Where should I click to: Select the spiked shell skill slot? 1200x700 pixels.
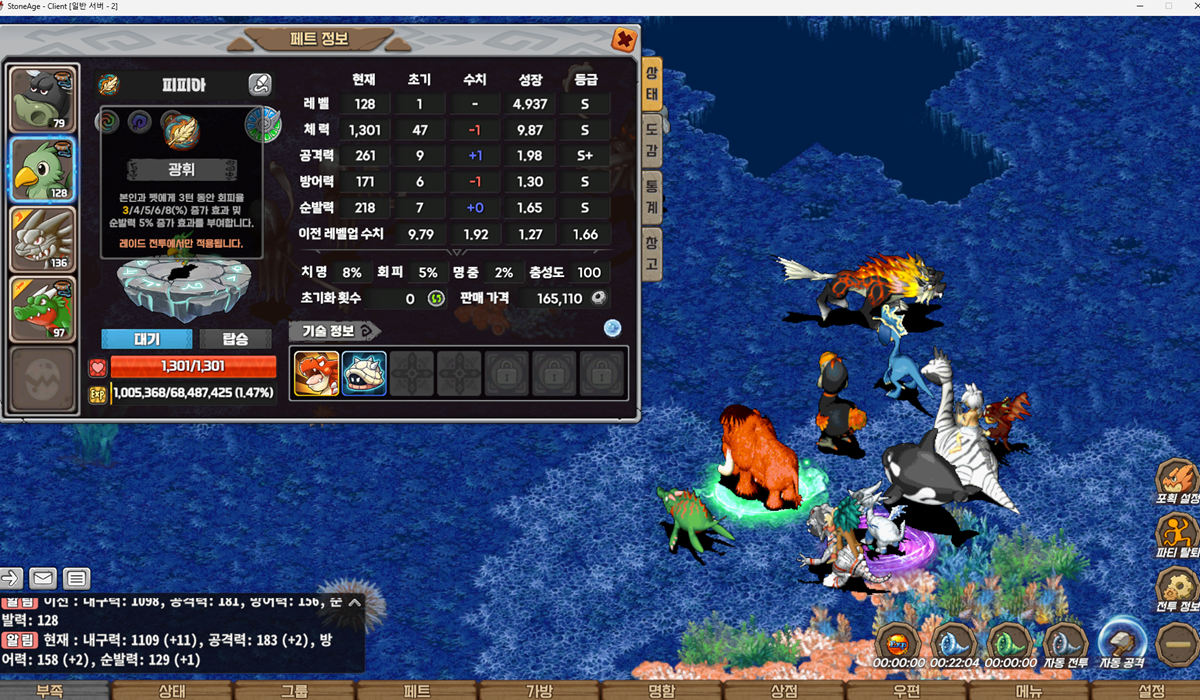pos(364,373)
